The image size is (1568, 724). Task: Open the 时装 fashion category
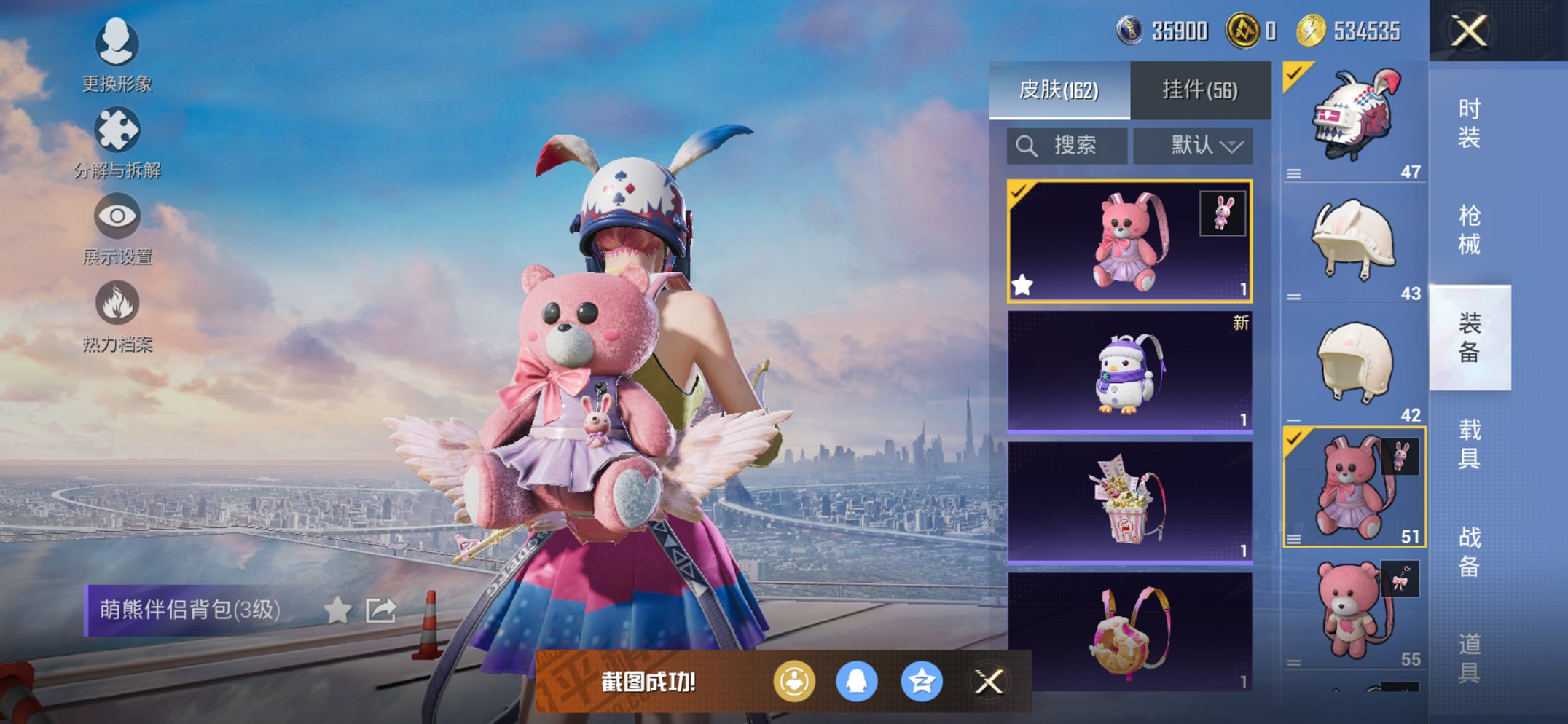1469,123
